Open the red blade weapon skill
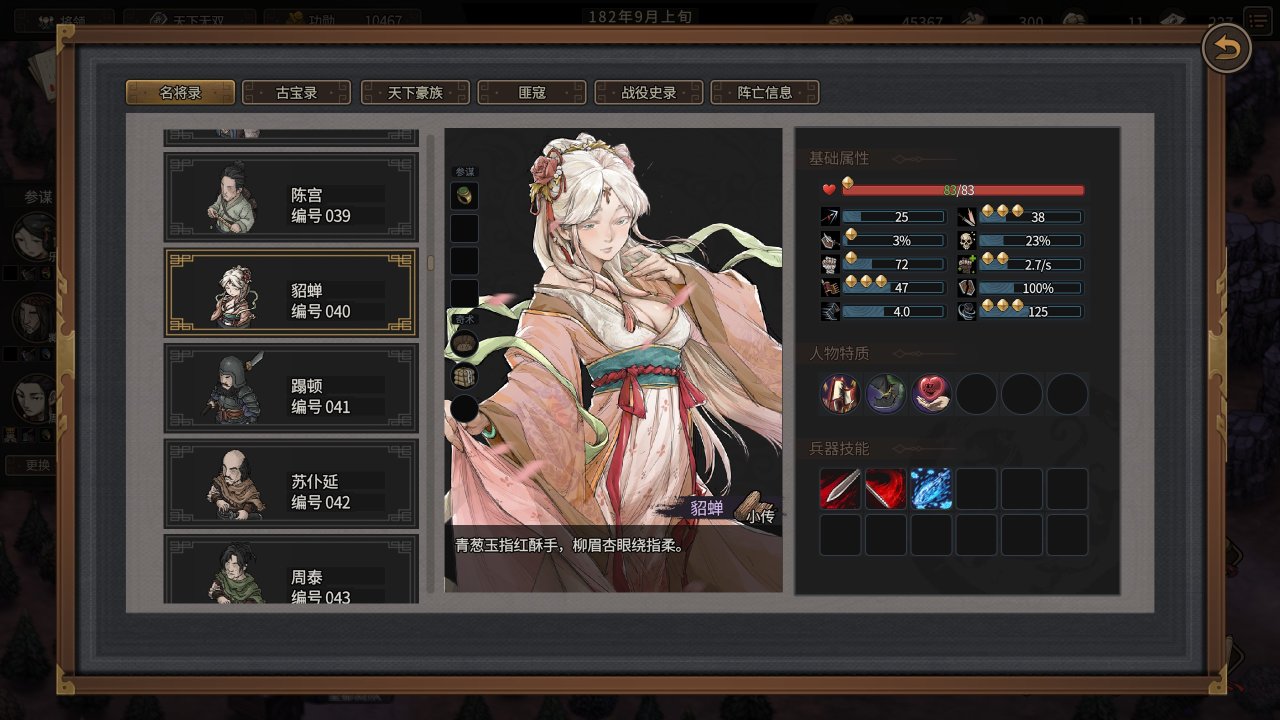This screenshot has width=1280, height=720. pyautogui.click(x=886, y=489)
